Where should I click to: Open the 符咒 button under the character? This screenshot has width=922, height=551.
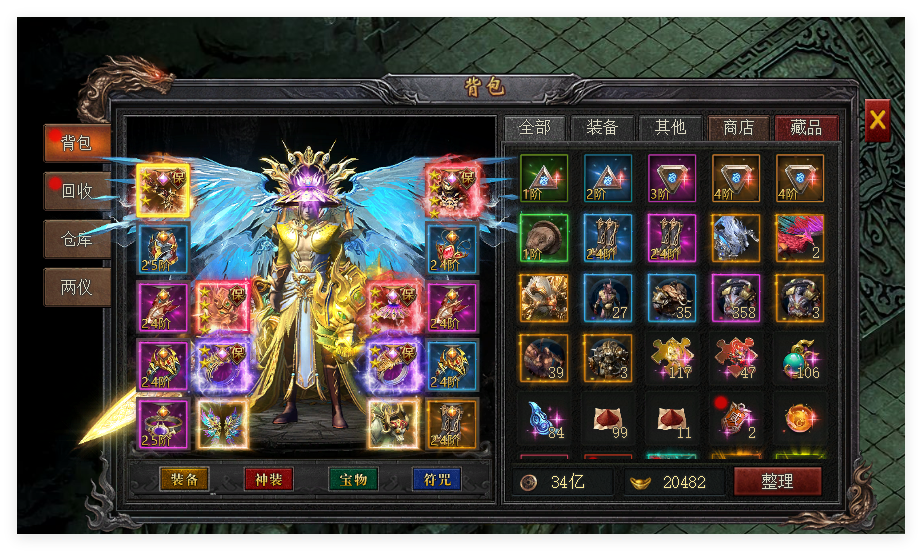click(437, 479)
